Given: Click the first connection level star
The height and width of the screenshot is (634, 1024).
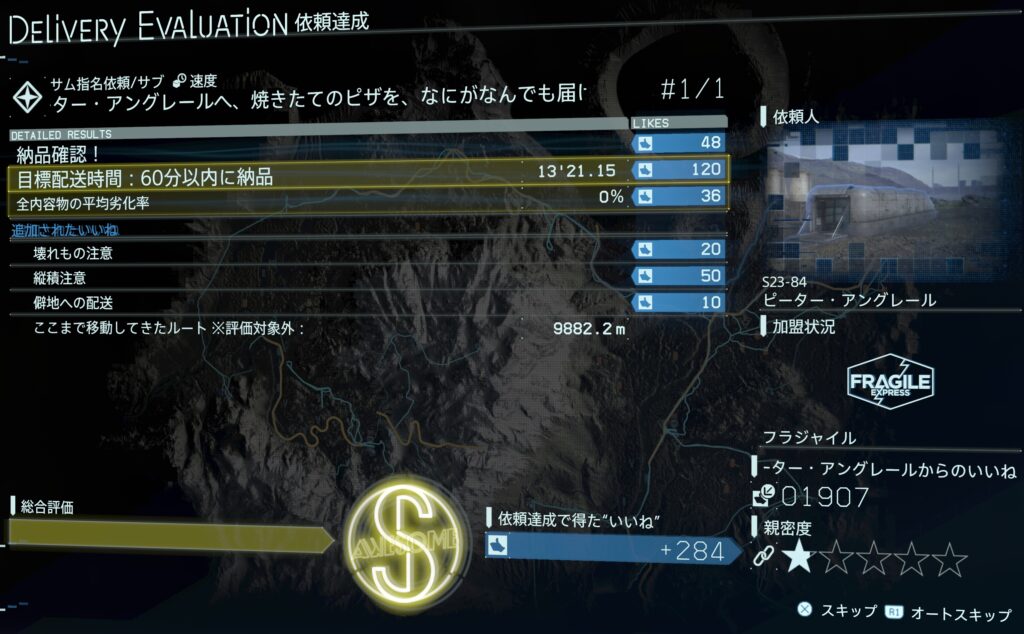Looking at the screenshot, I should pos(797,558).
